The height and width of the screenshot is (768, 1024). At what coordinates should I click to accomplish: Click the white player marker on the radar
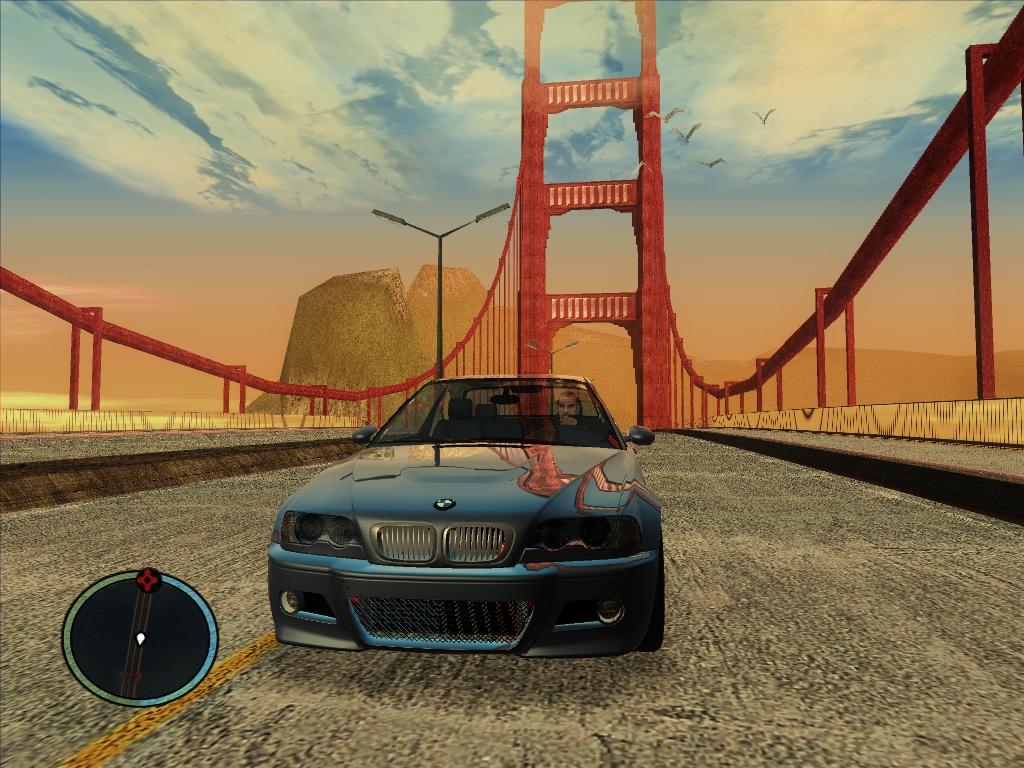click(141, 637)
